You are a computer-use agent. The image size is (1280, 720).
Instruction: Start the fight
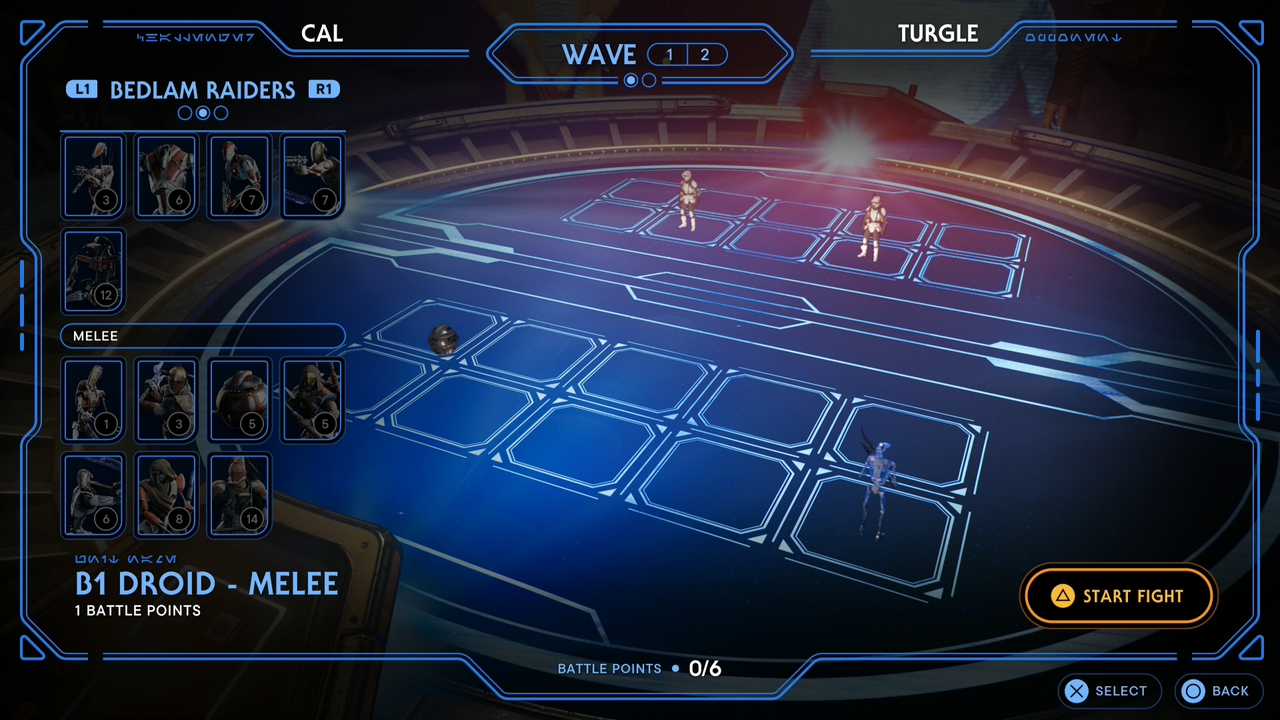(x=1118, y=596)
